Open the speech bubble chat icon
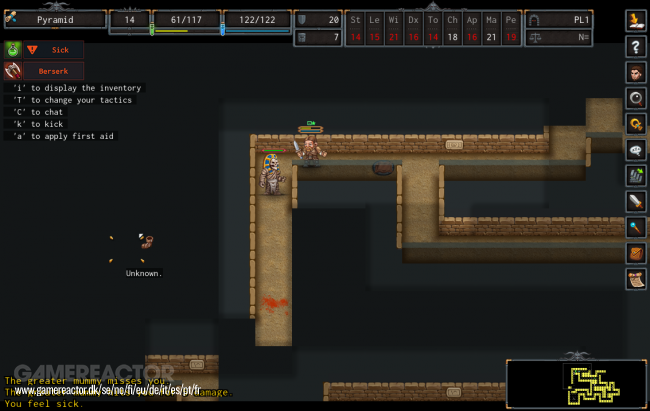The image size is (650, 411). [636, 150]
